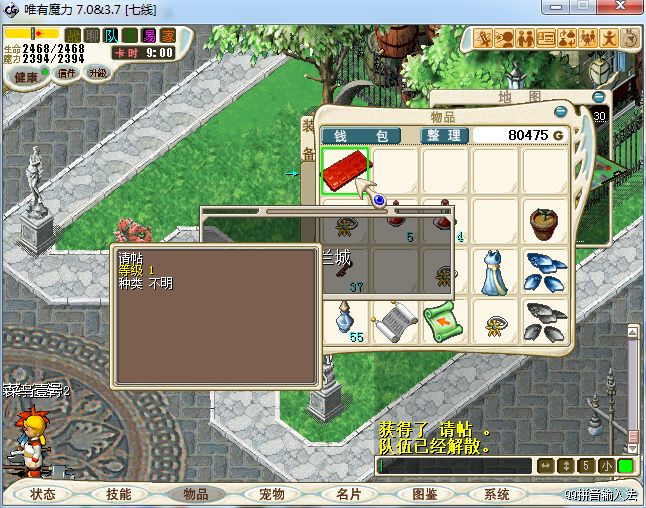Select the green scroll with orange arrow

pos(443,321)
